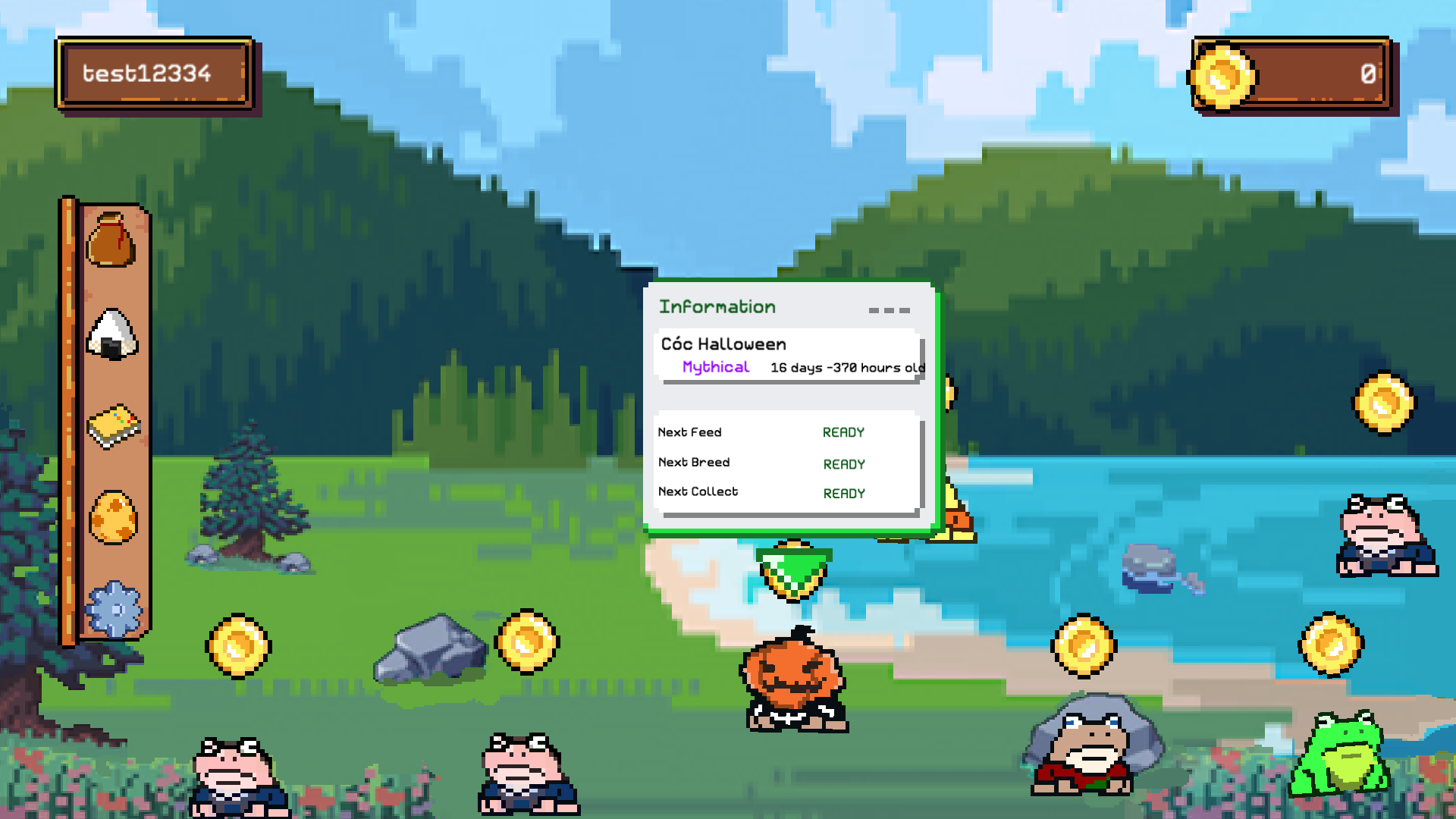Open the money bag inventory icon

112,241
